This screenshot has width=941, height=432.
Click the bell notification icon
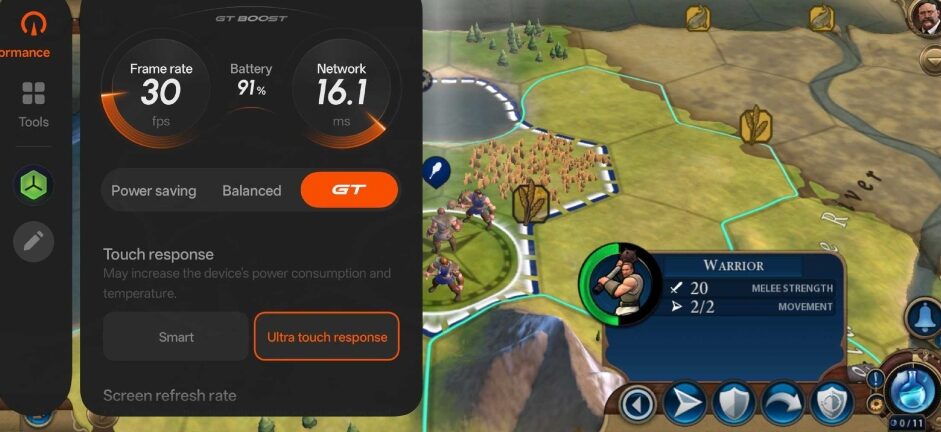click(x=923, y=317)
